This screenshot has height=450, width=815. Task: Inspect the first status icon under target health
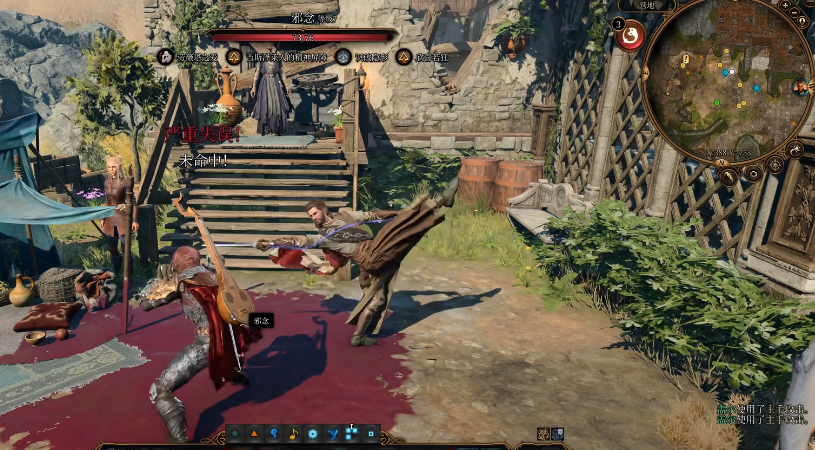point(165,57)
